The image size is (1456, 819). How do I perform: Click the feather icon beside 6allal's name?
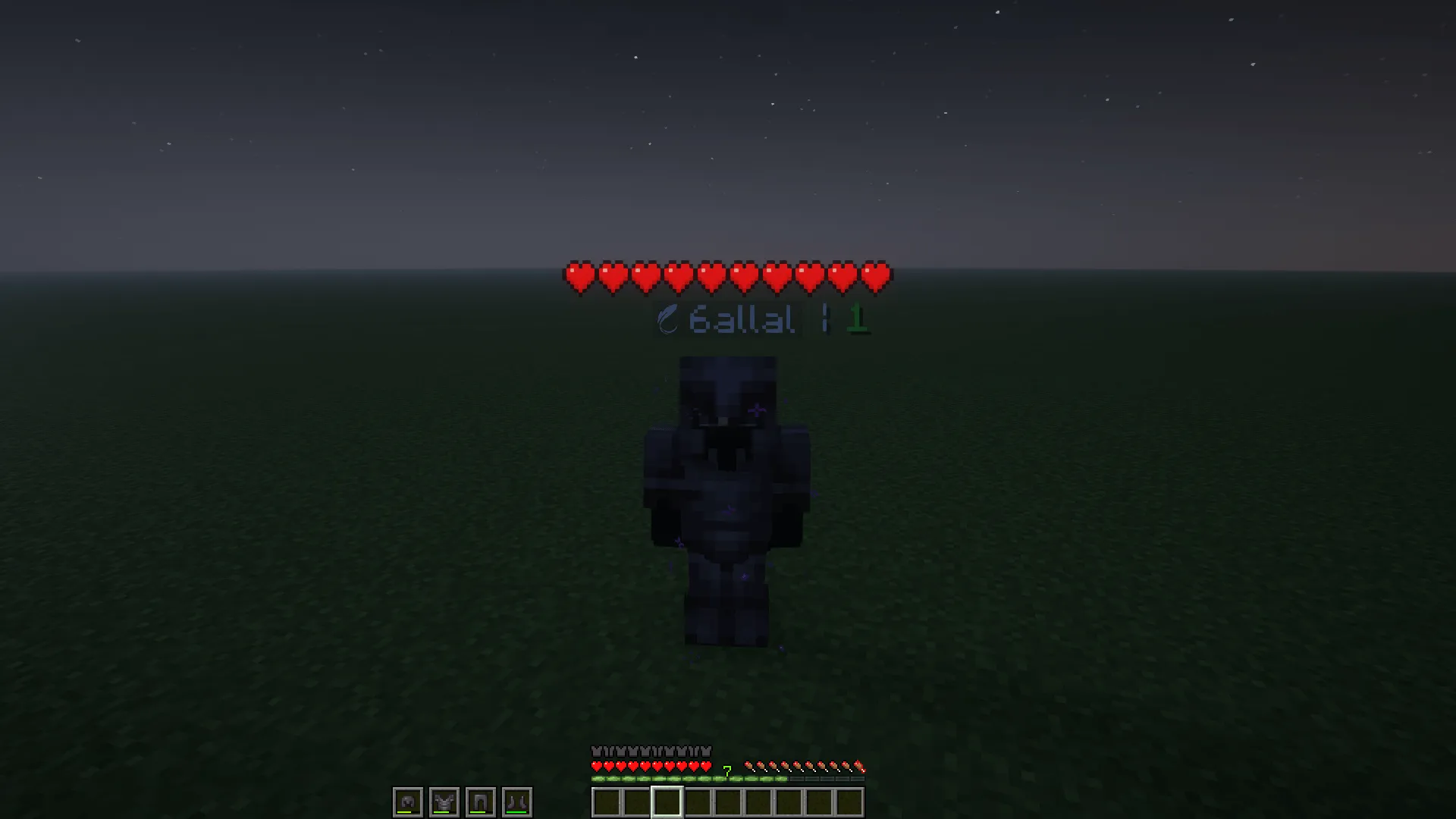click(x=668, y=319)
